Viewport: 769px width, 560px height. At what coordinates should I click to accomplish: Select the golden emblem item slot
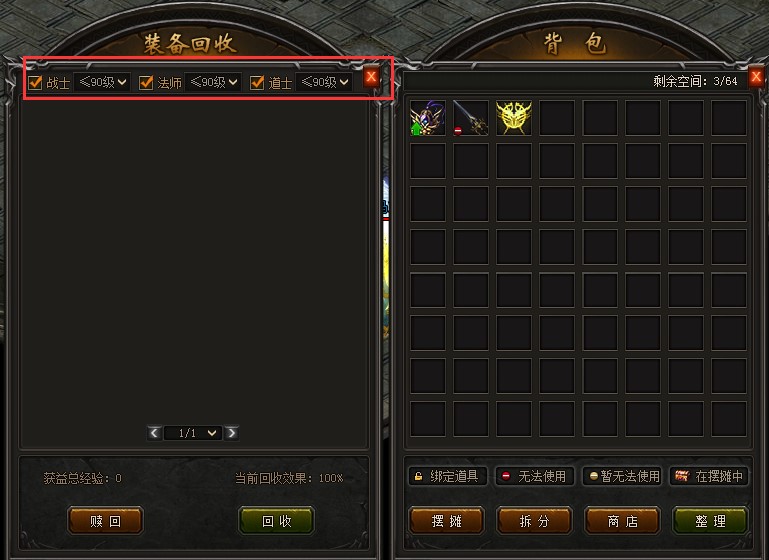pyautogui.click(x=513, y=118)
